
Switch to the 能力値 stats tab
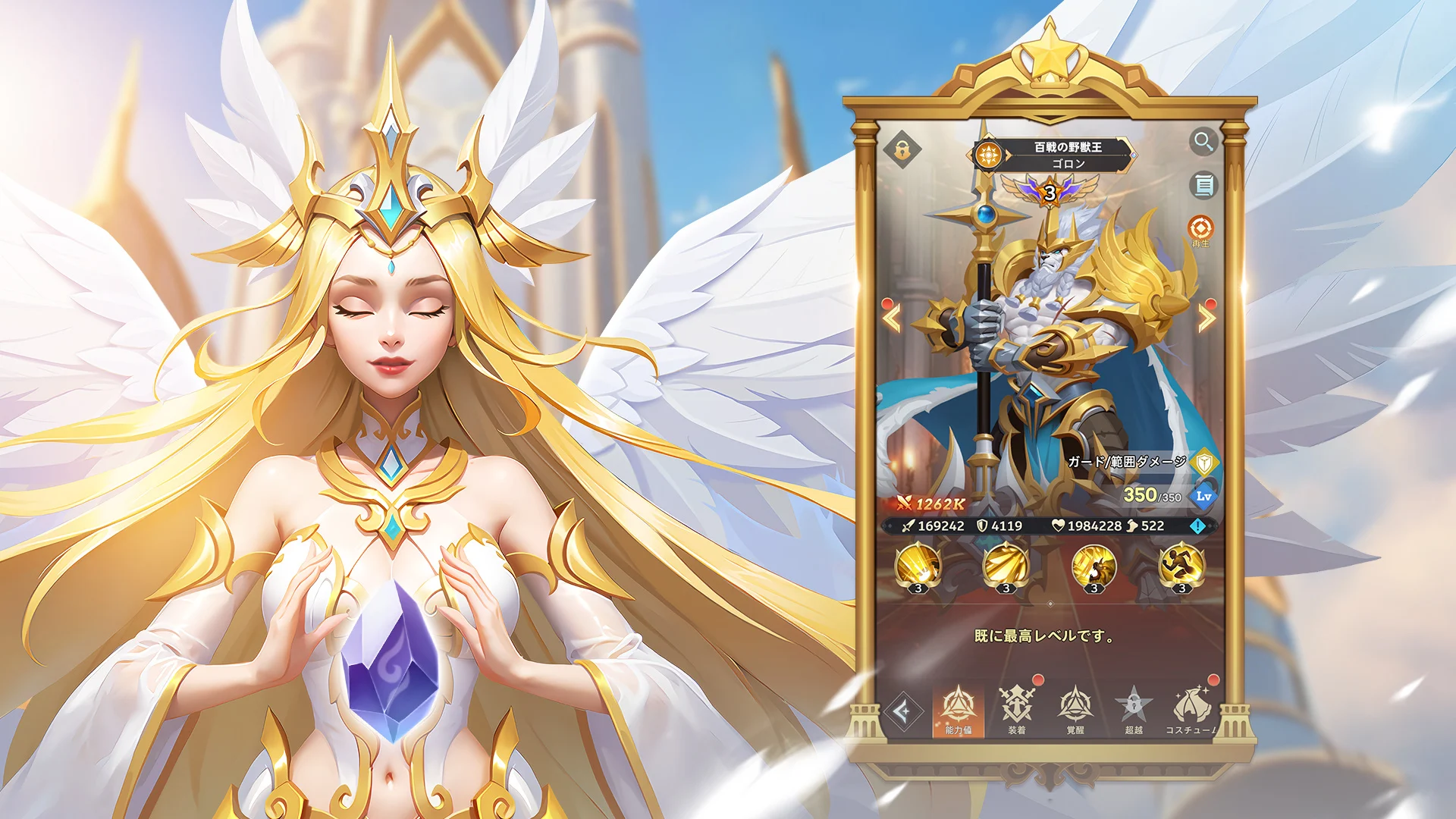[958, 711]
